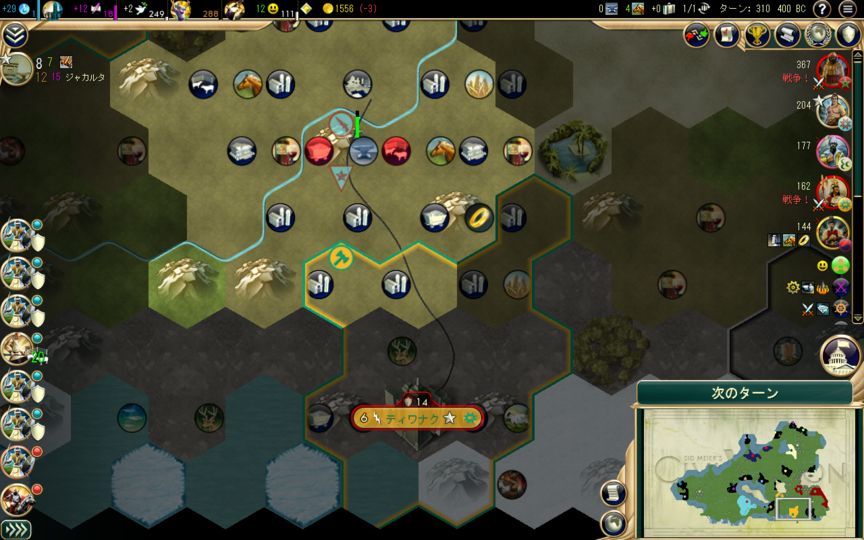Open the trophy victory progress screen
This screenshot has width=864, height=540.
pyautogui.click(x=757, y=35)
